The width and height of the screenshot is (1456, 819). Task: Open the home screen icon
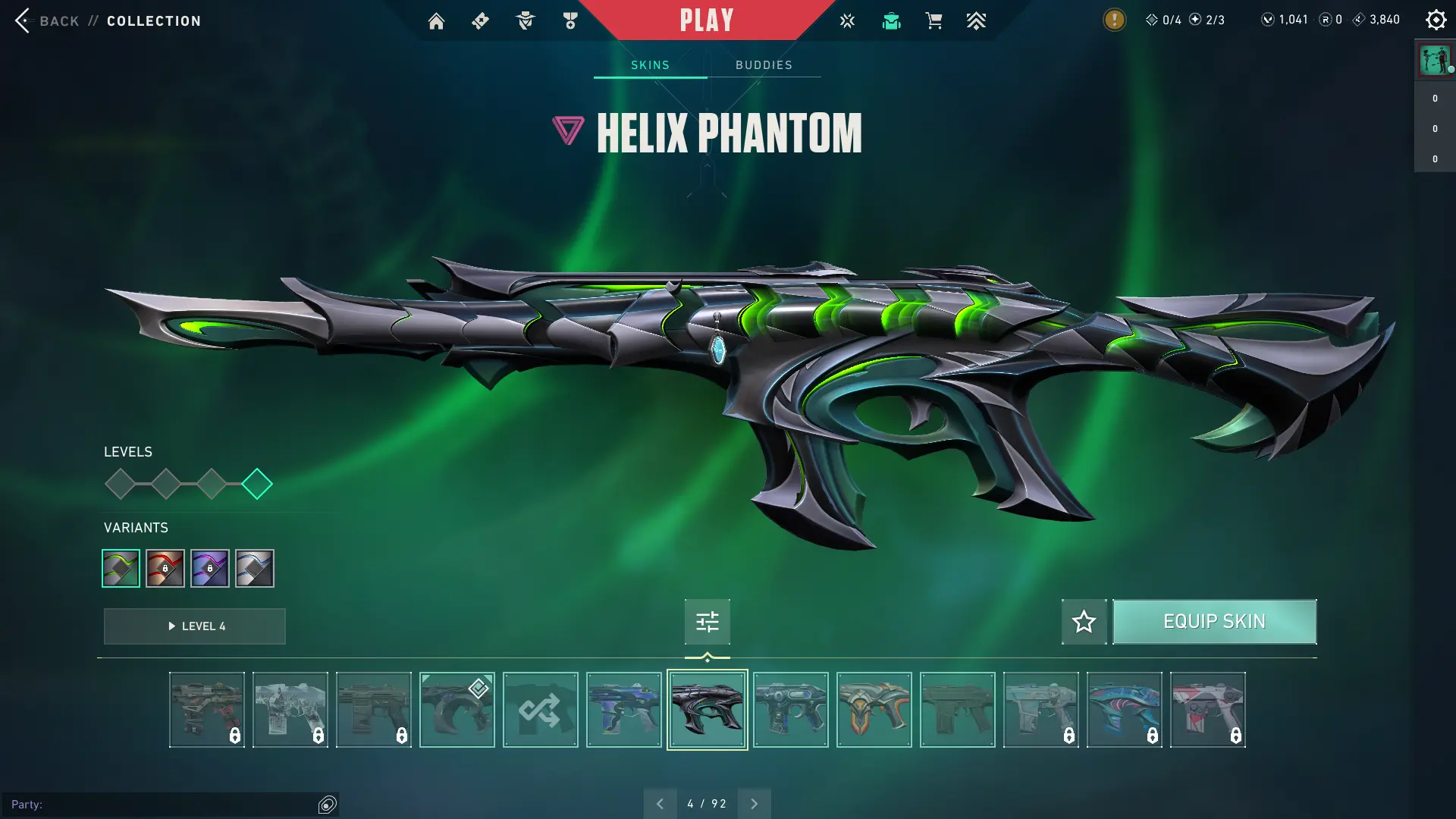point(436,21)
